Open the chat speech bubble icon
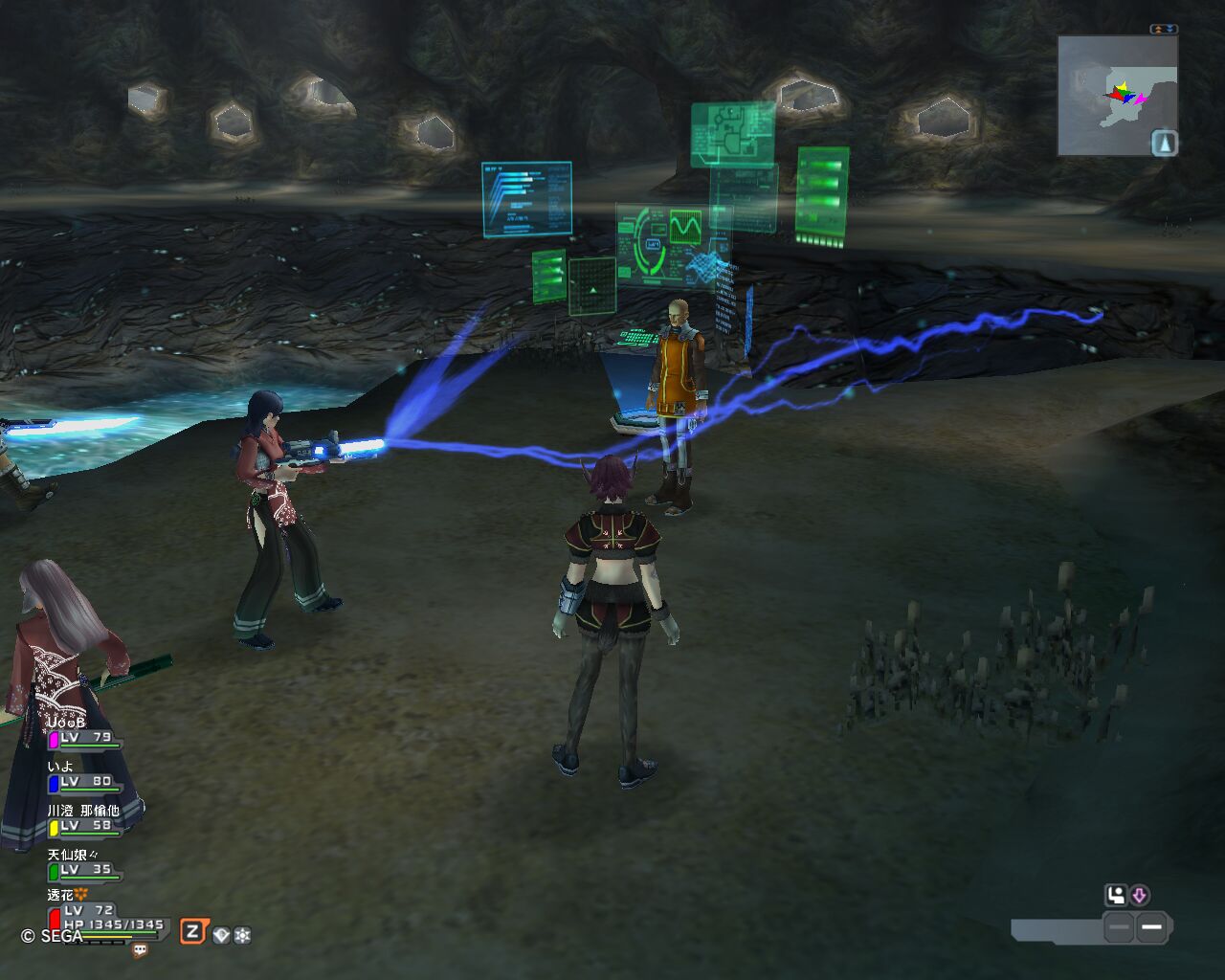Image resolution: width=1225 pixels, height=980 pixels. pyautogui.click(x=141, y=950)
